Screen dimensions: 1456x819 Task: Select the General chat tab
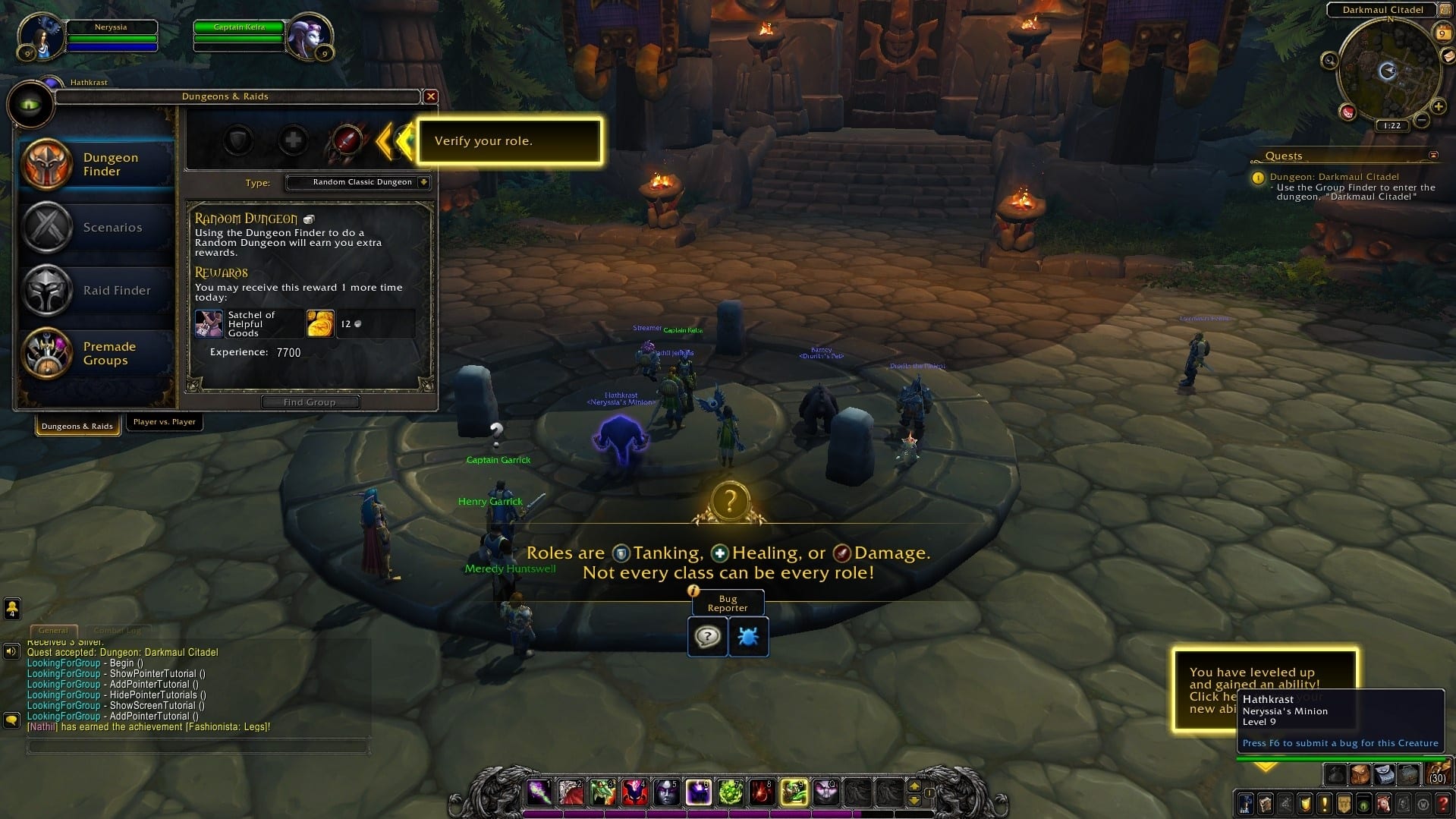click(x=53, y=630)
